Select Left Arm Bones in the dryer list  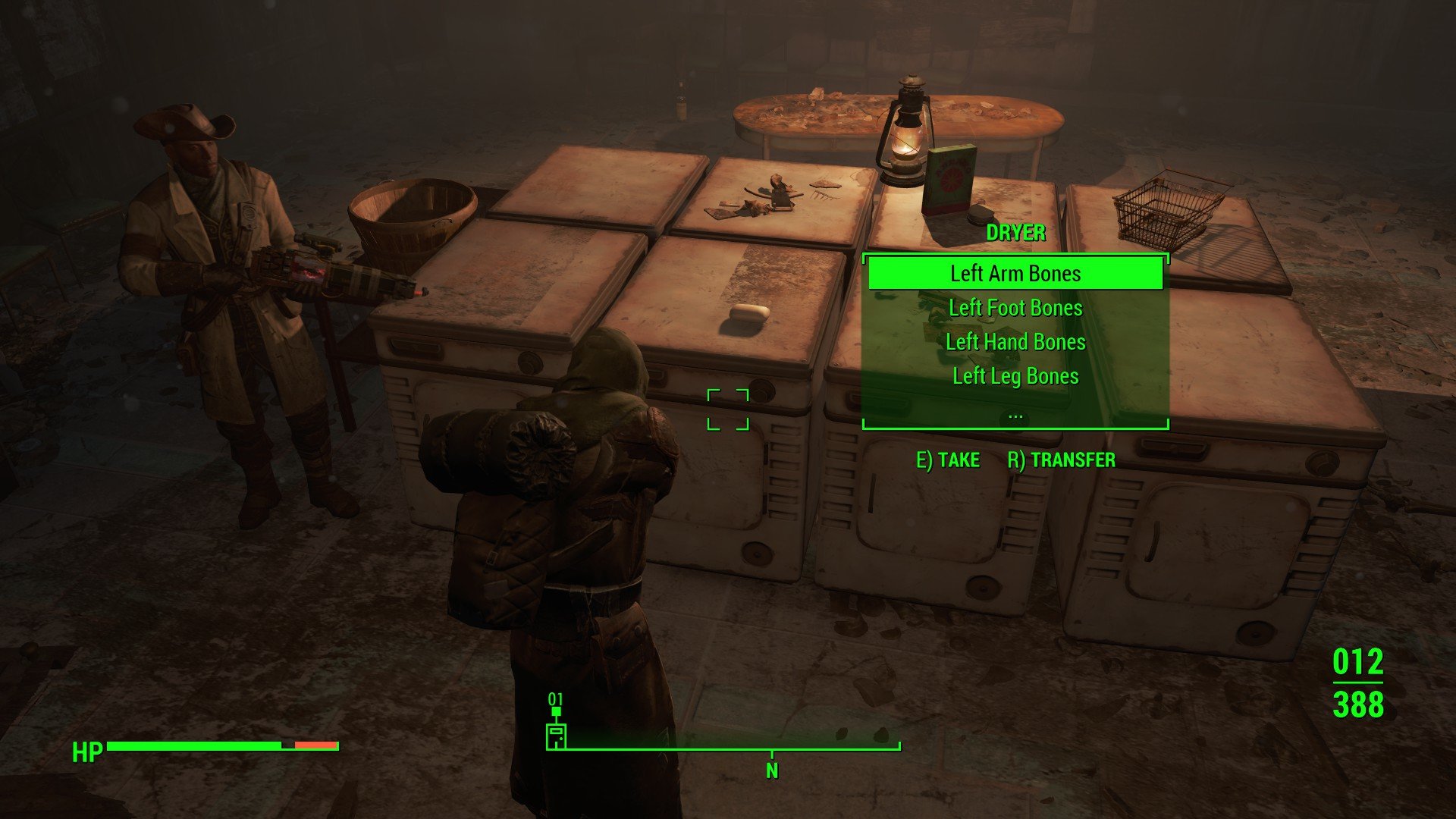[x=1015, y=273]
